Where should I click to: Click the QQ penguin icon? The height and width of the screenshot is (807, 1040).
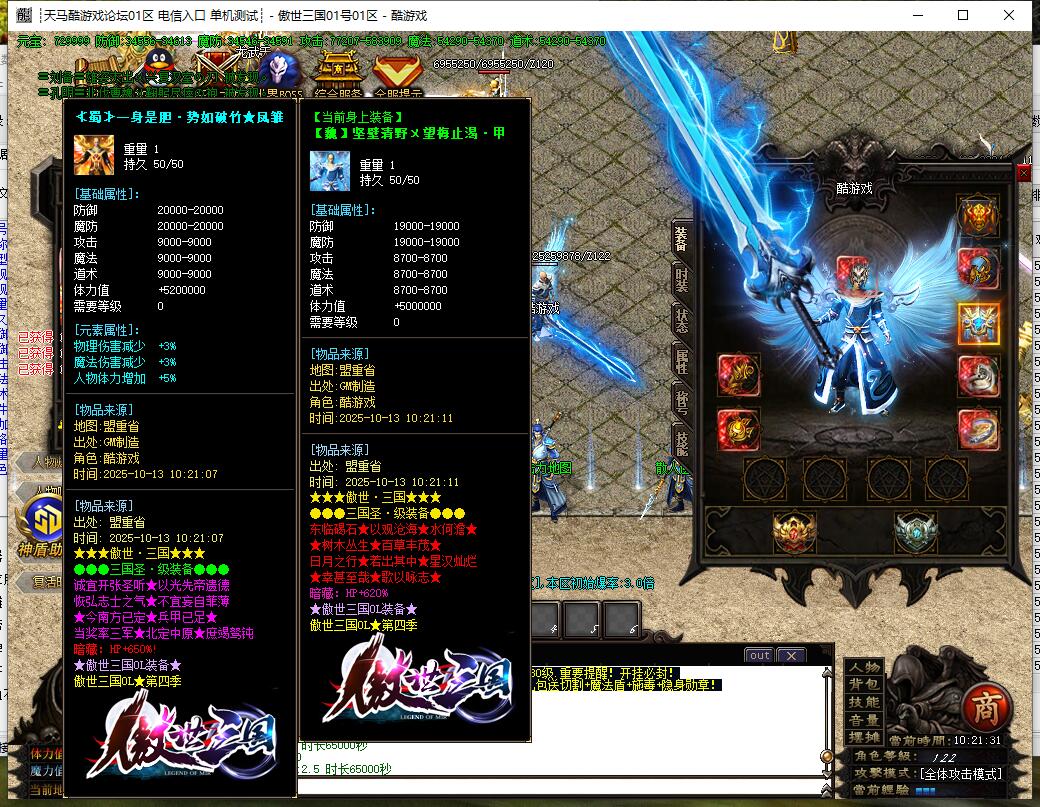pos(156,67)
